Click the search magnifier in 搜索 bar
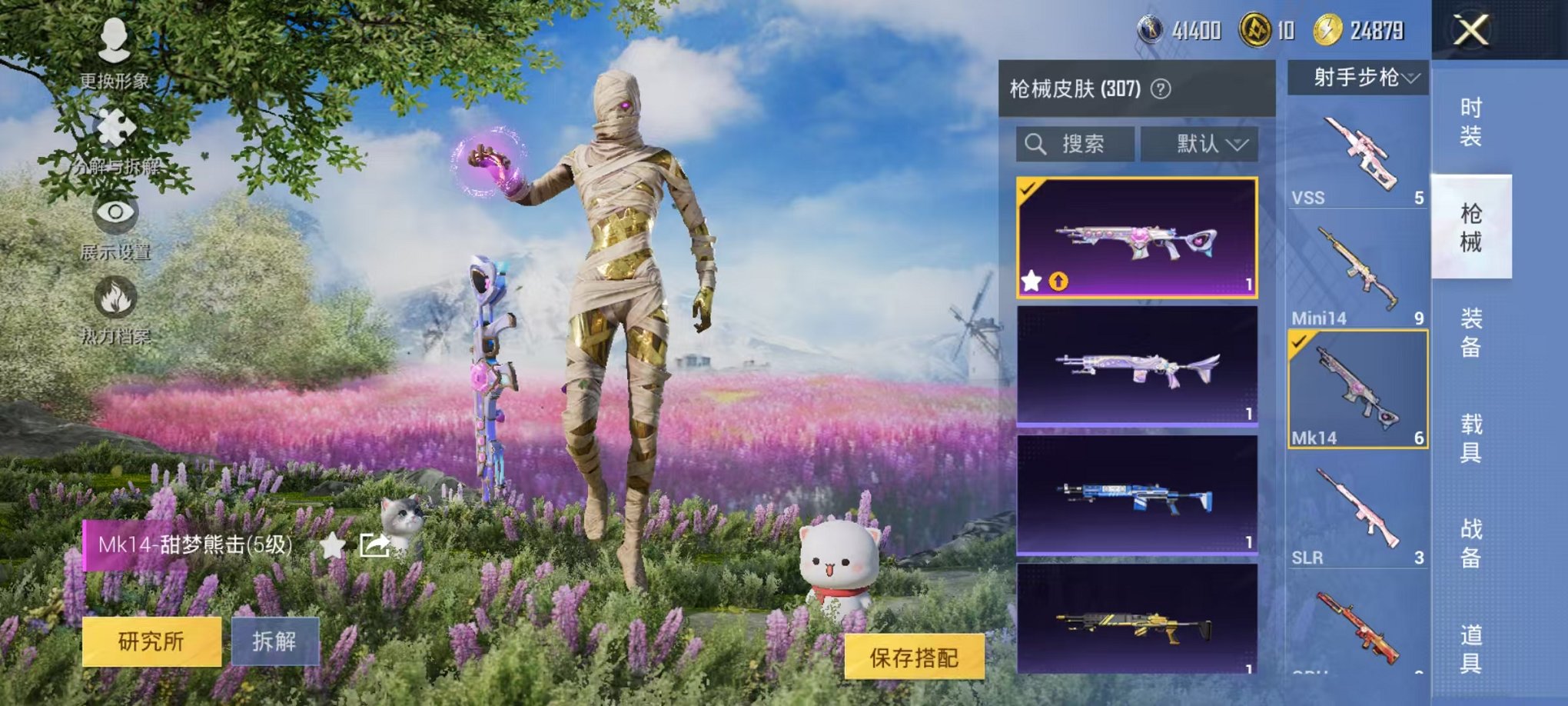Viewport: 1568px width, 706px height. [1038, 145]
